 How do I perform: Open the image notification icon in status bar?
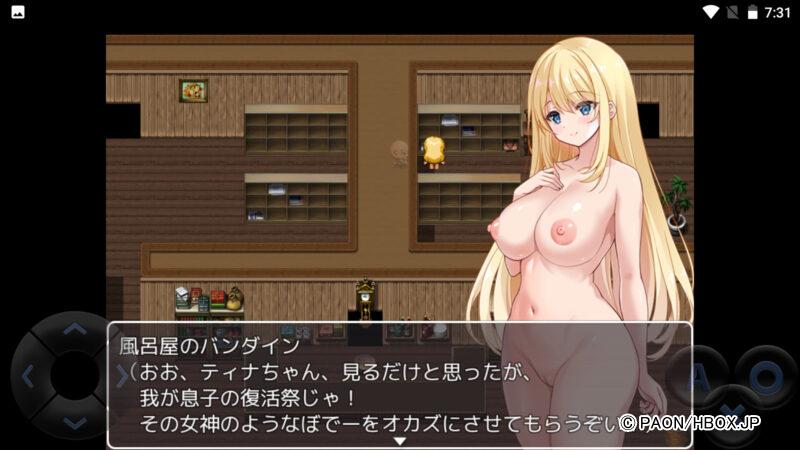(17, 12)
